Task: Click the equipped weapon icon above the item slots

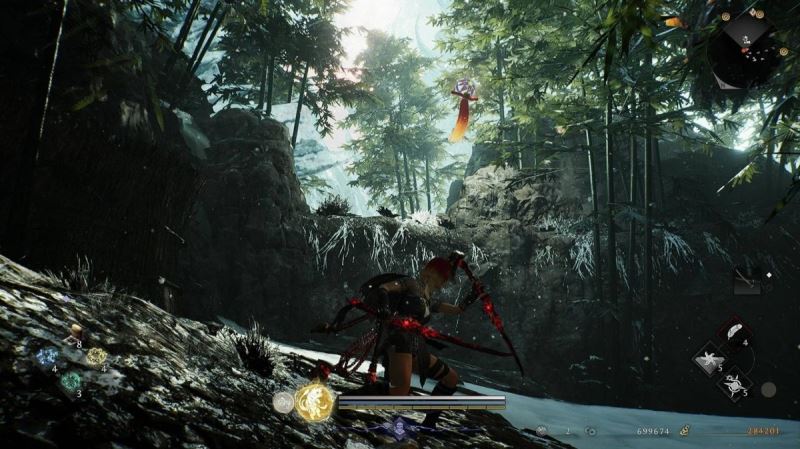Action: point(748,283)
